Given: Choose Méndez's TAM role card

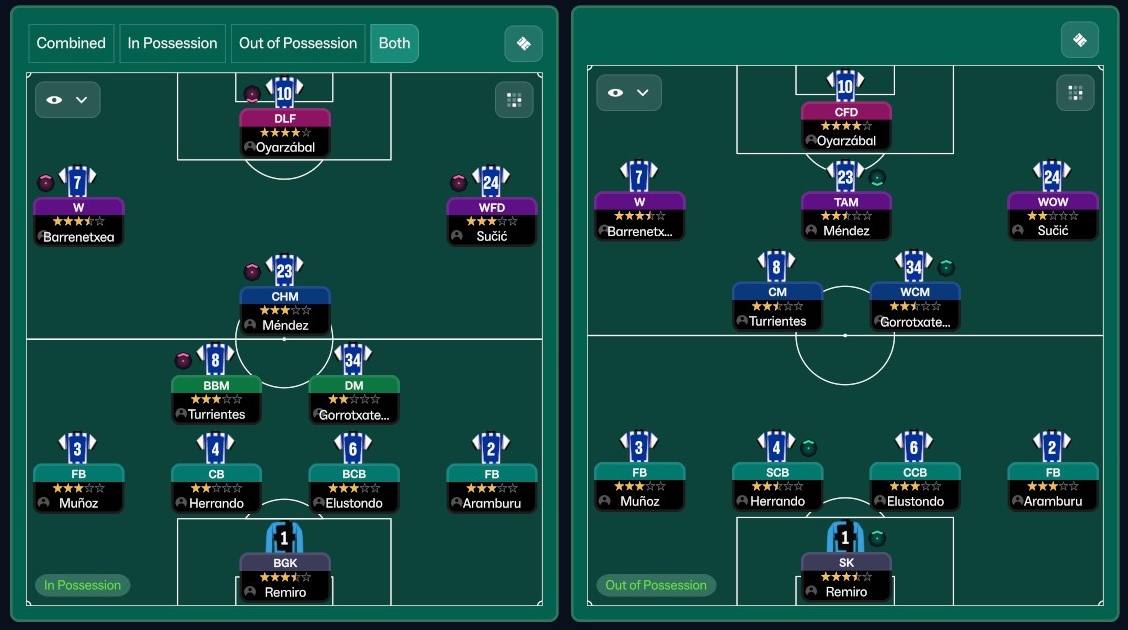Looking at the screenshot, I should click(846, 216).
